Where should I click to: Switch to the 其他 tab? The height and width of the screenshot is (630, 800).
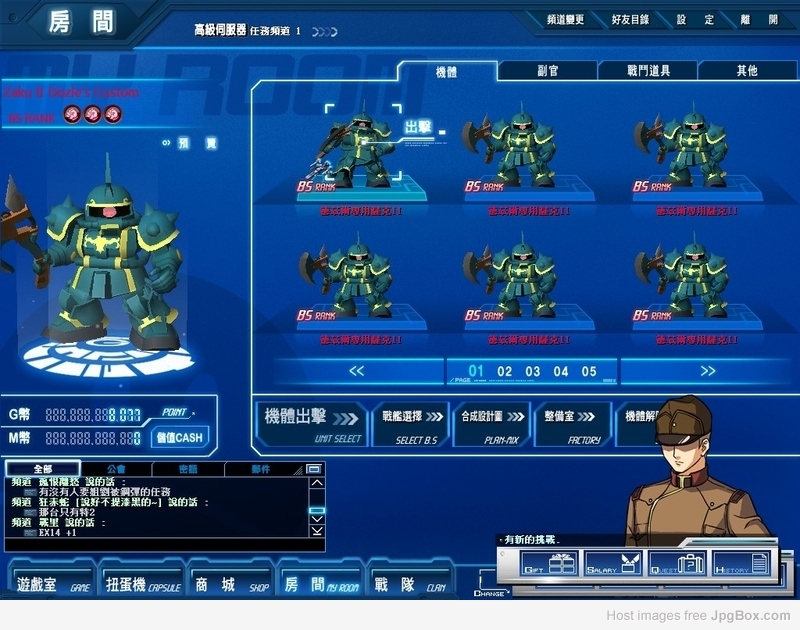(x=747, y=71)
